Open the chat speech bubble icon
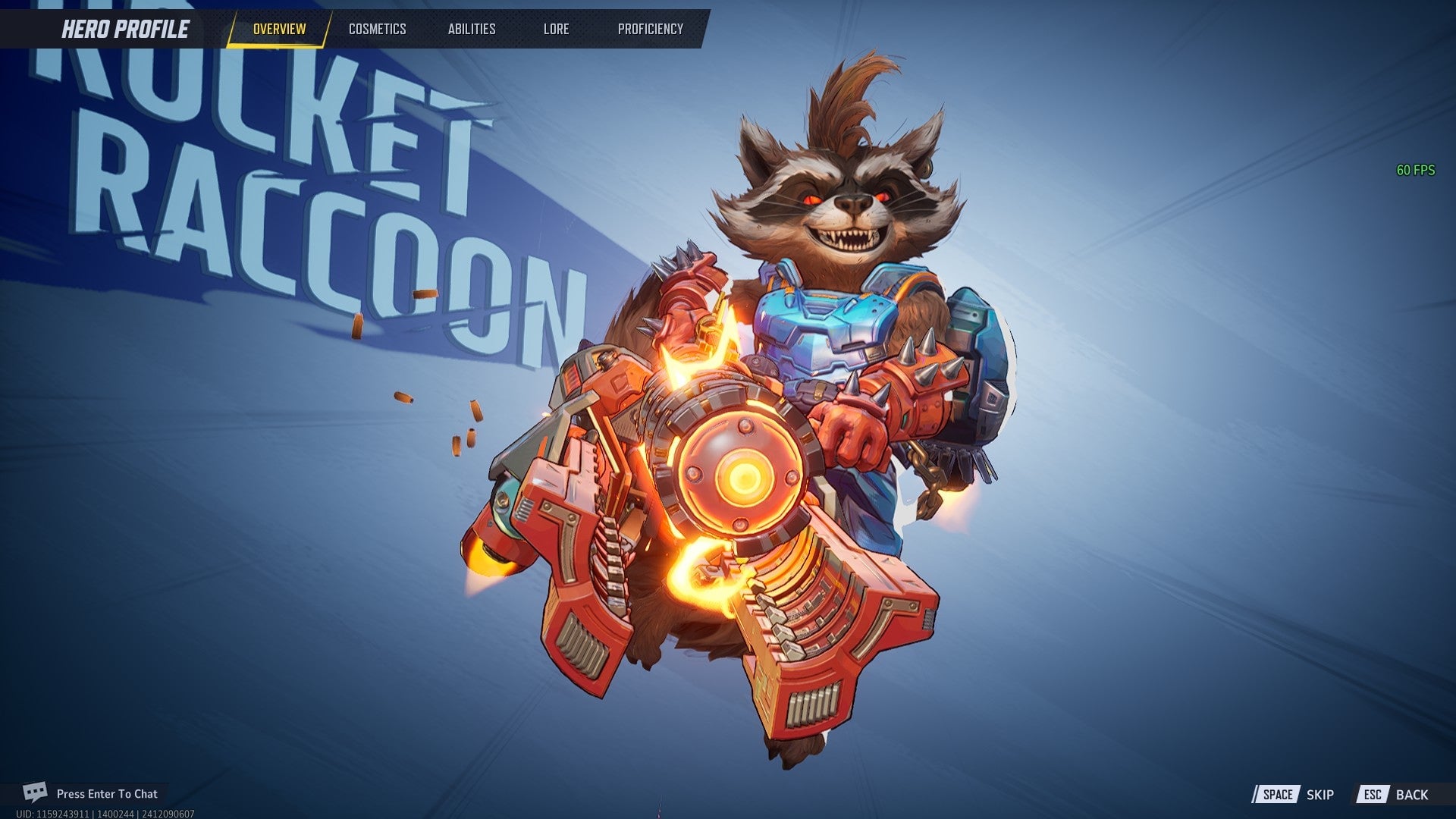The width and height of the screenshot is (1456, 819). [x=34, y=793]
